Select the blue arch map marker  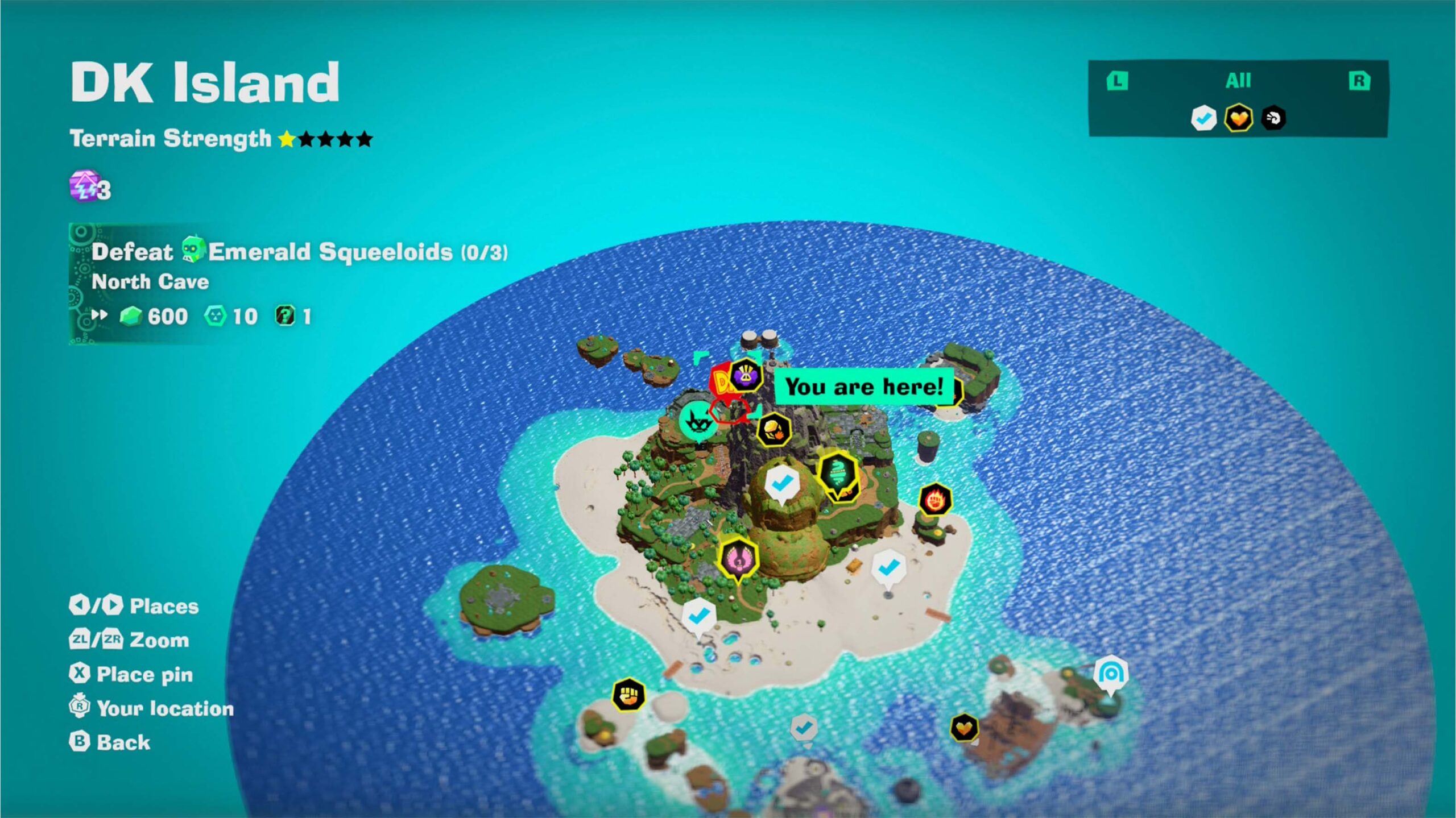coord(1110,674)
